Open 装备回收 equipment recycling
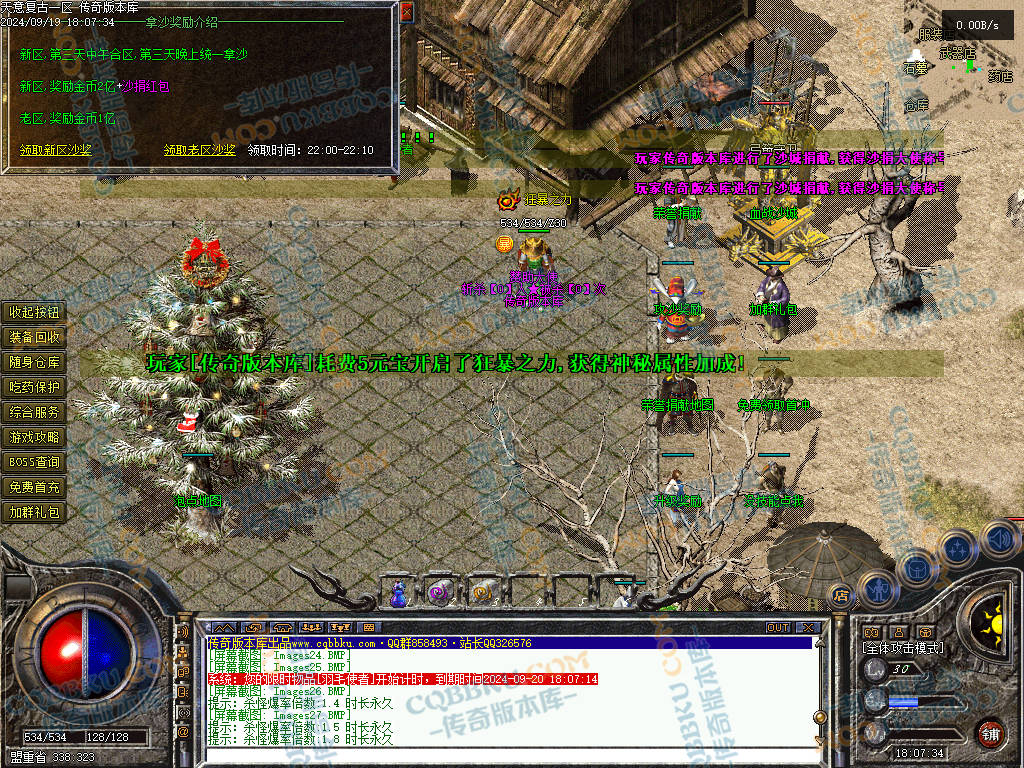The height and width of the screenshot is (768, 1024). (x=35, y=337)
